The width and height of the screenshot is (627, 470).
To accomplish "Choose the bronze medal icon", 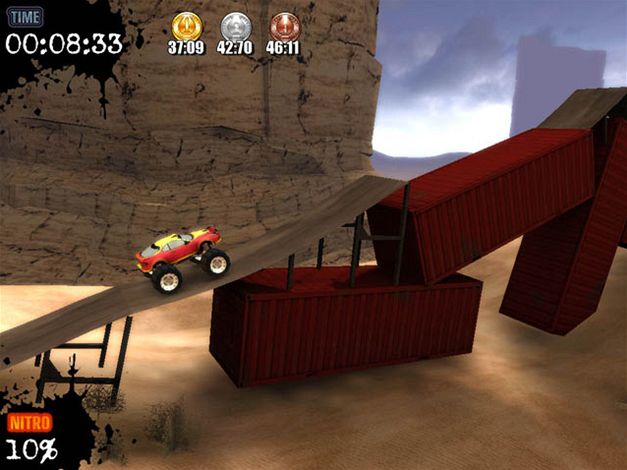I will [284, 25].
